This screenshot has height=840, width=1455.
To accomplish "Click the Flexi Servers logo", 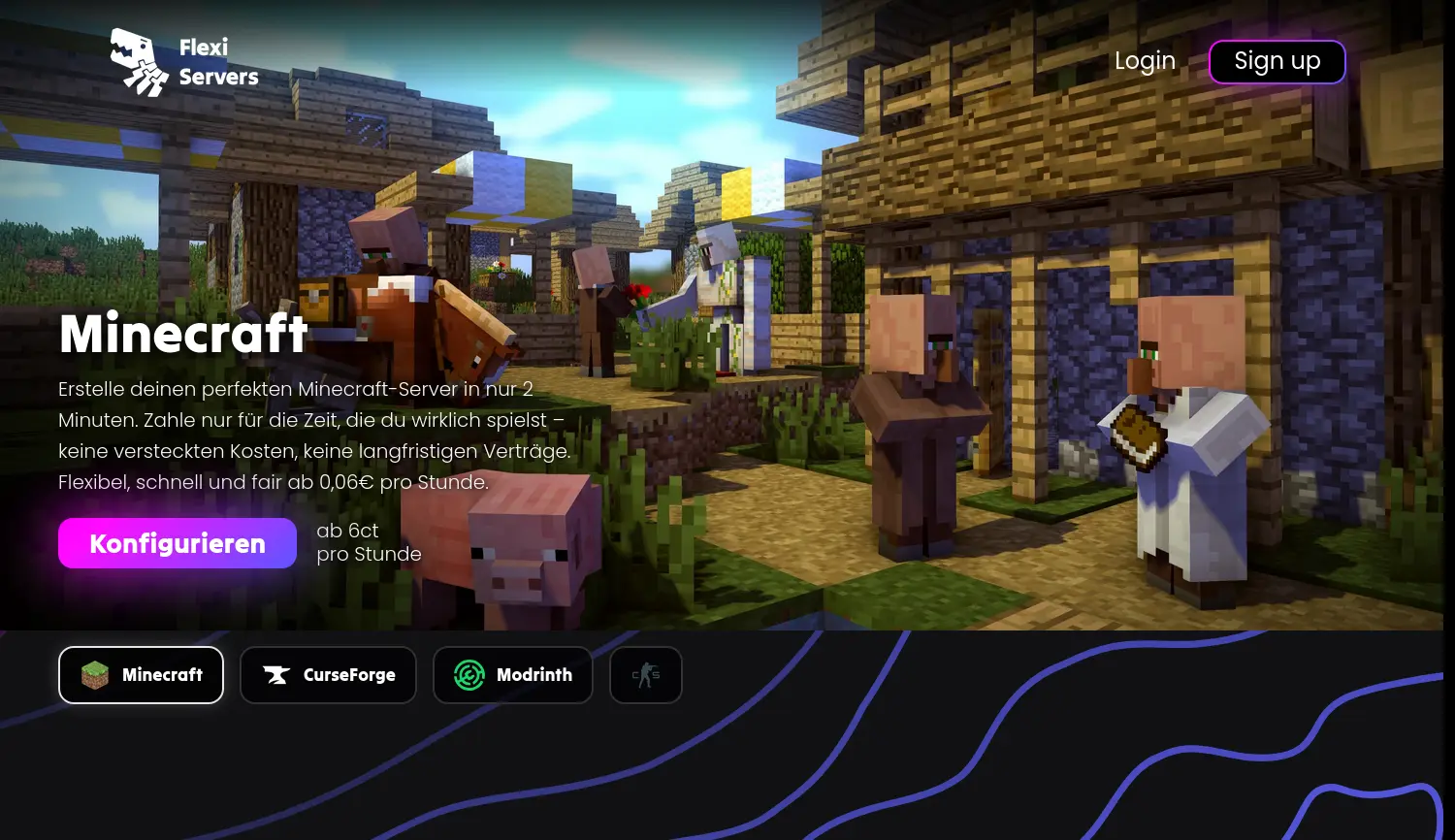I will click(184, 62).
